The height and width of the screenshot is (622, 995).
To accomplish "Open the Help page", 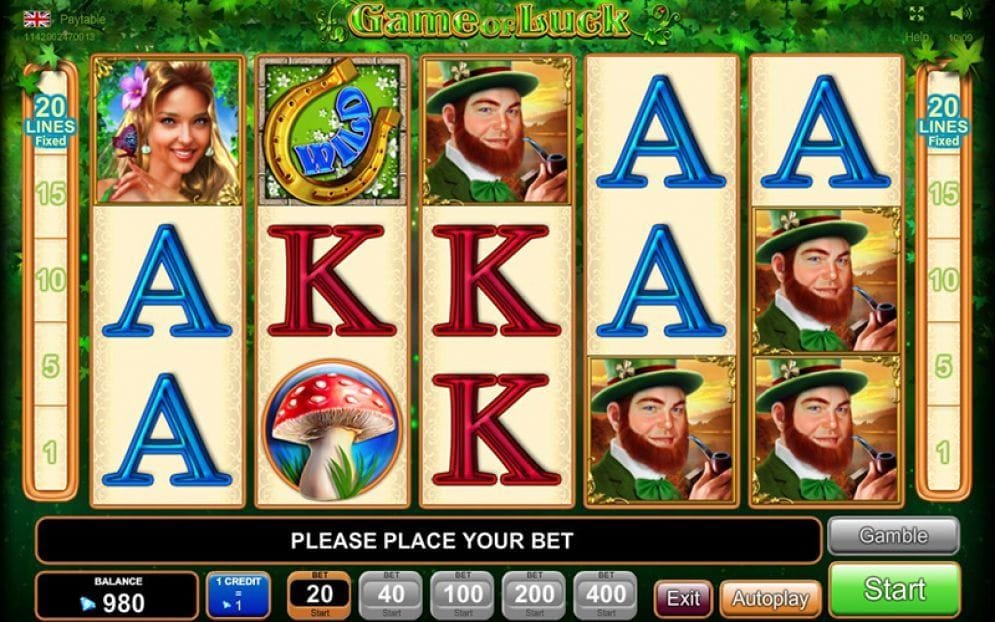I will pos(917,37).
